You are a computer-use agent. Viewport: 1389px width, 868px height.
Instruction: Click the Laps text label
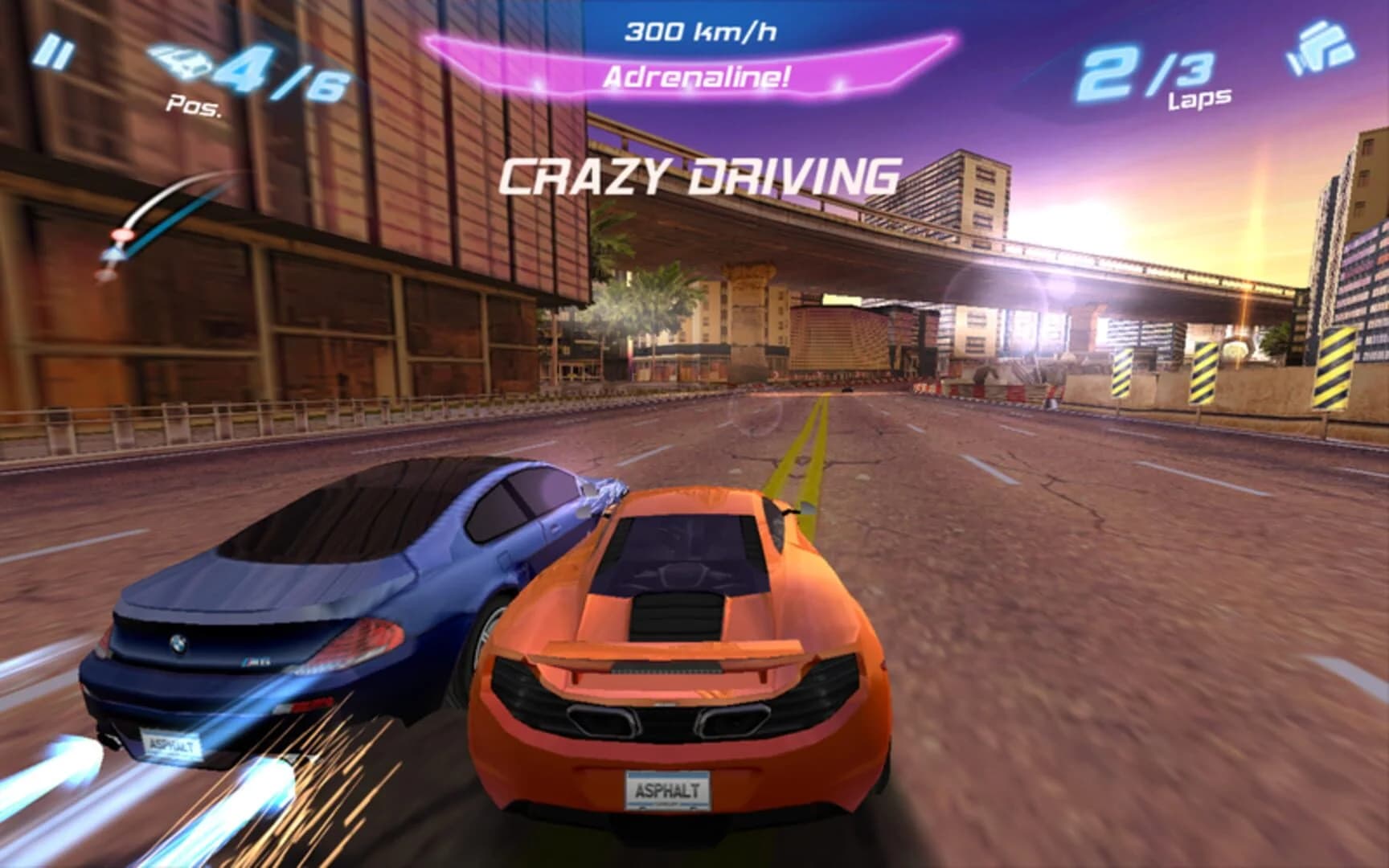pos(1198,99)
